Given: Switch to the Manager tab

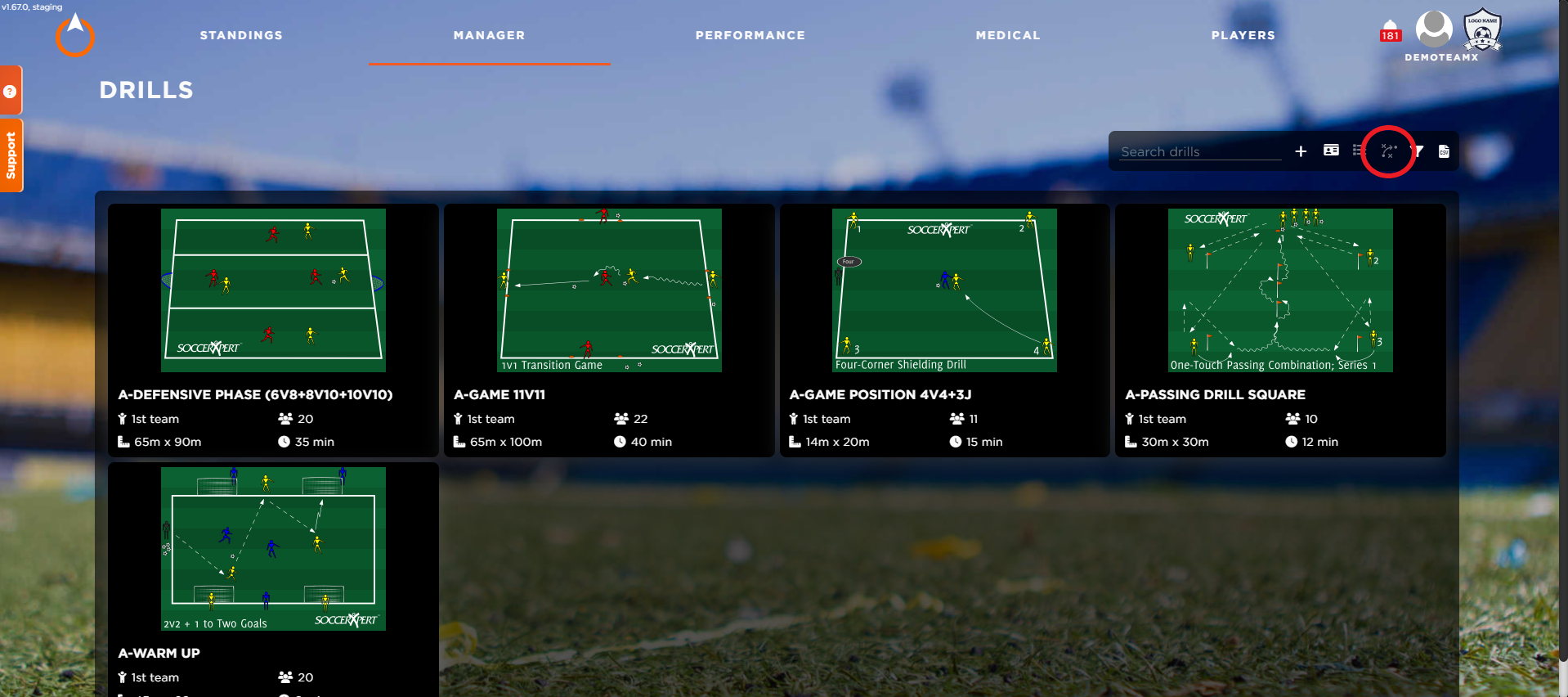Looking at the screenshot, I should [489, 35].
